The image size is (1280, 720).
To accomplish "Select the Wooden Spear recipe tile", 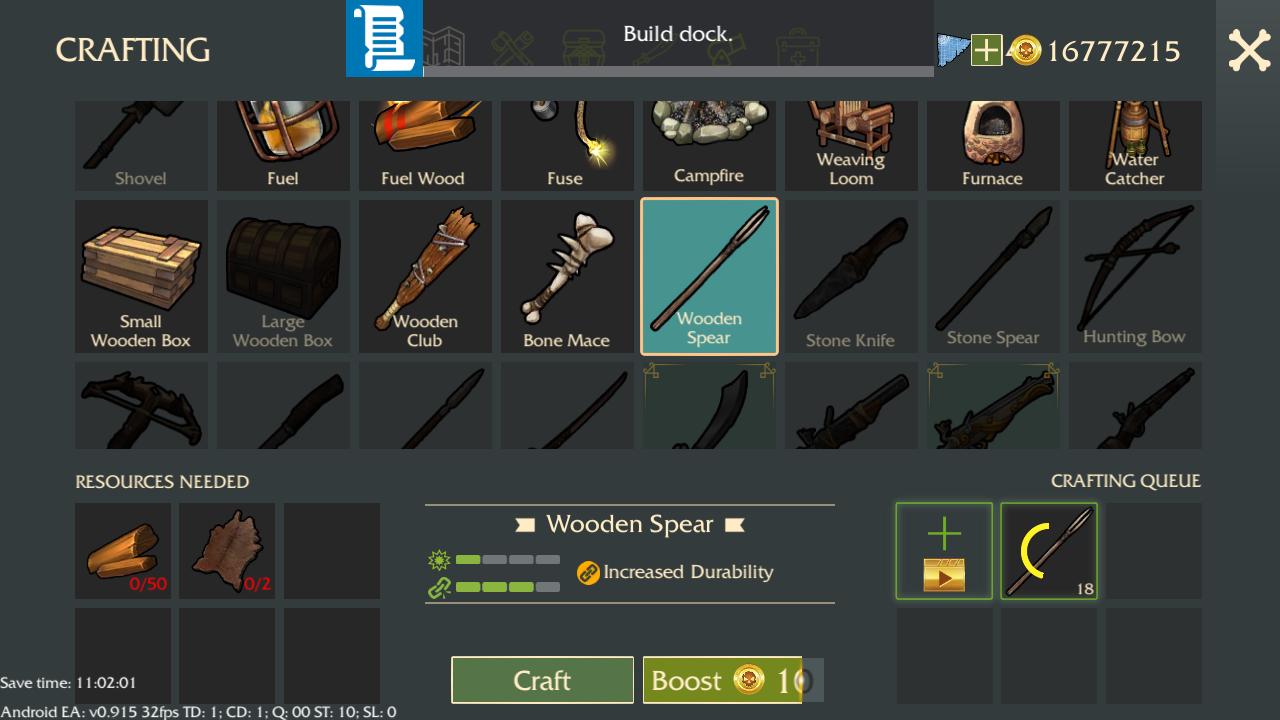I will (x=709, y=276).
